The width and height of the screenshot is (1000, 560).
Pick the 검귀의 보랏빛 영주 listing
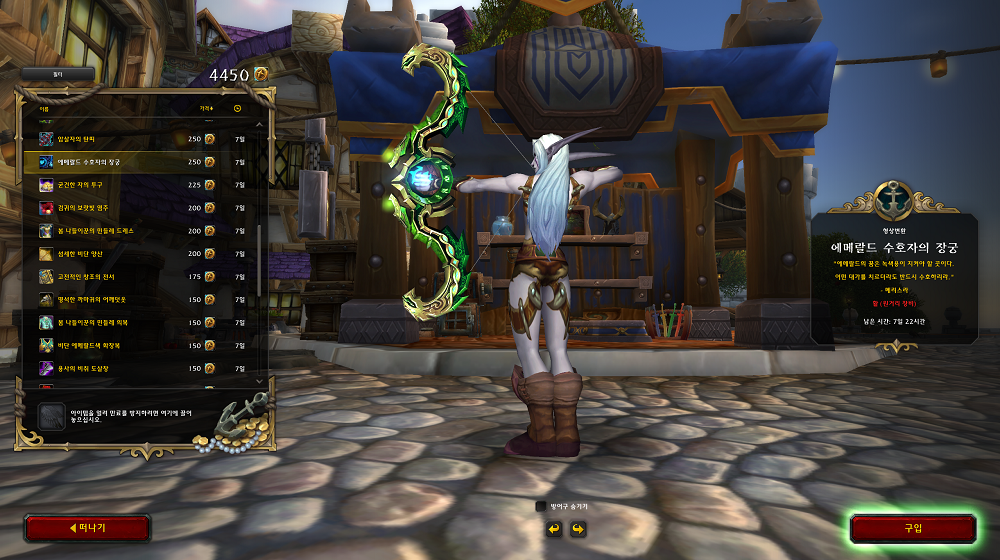[x=140, y=208]
